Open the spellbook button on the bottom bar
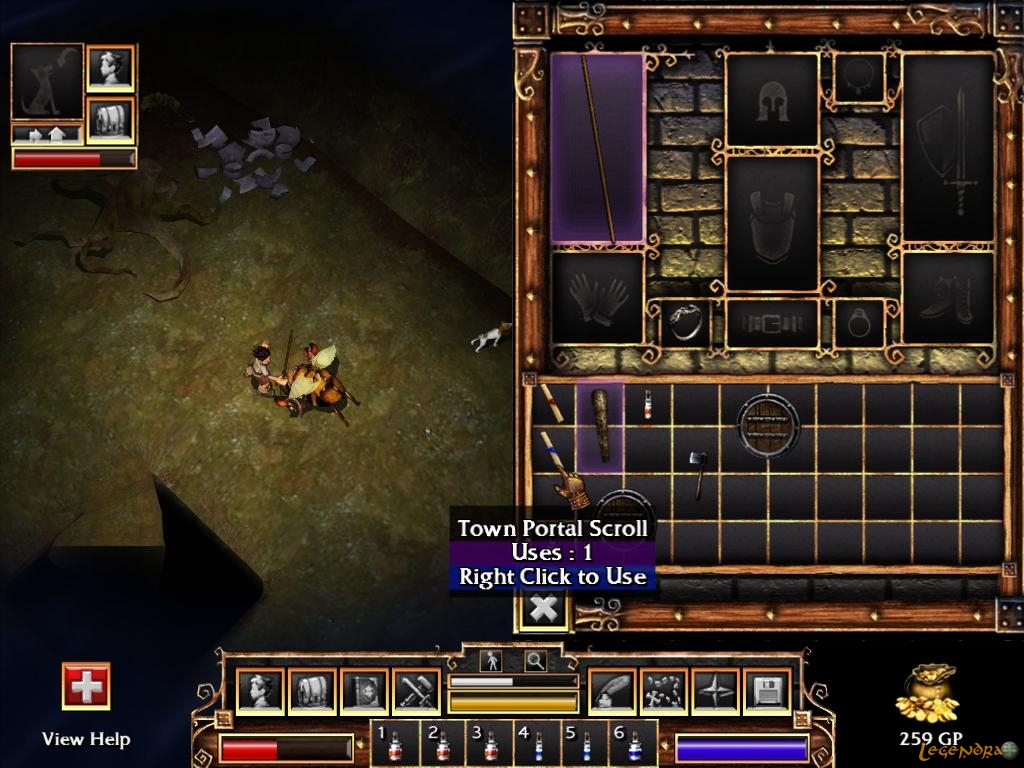 point(364,691)
